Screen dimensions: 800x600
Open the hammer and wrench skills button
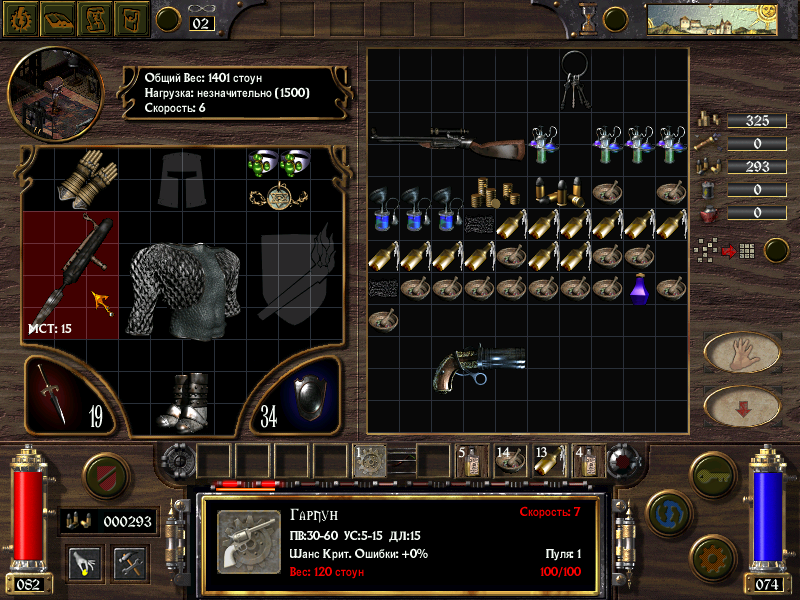129,561
